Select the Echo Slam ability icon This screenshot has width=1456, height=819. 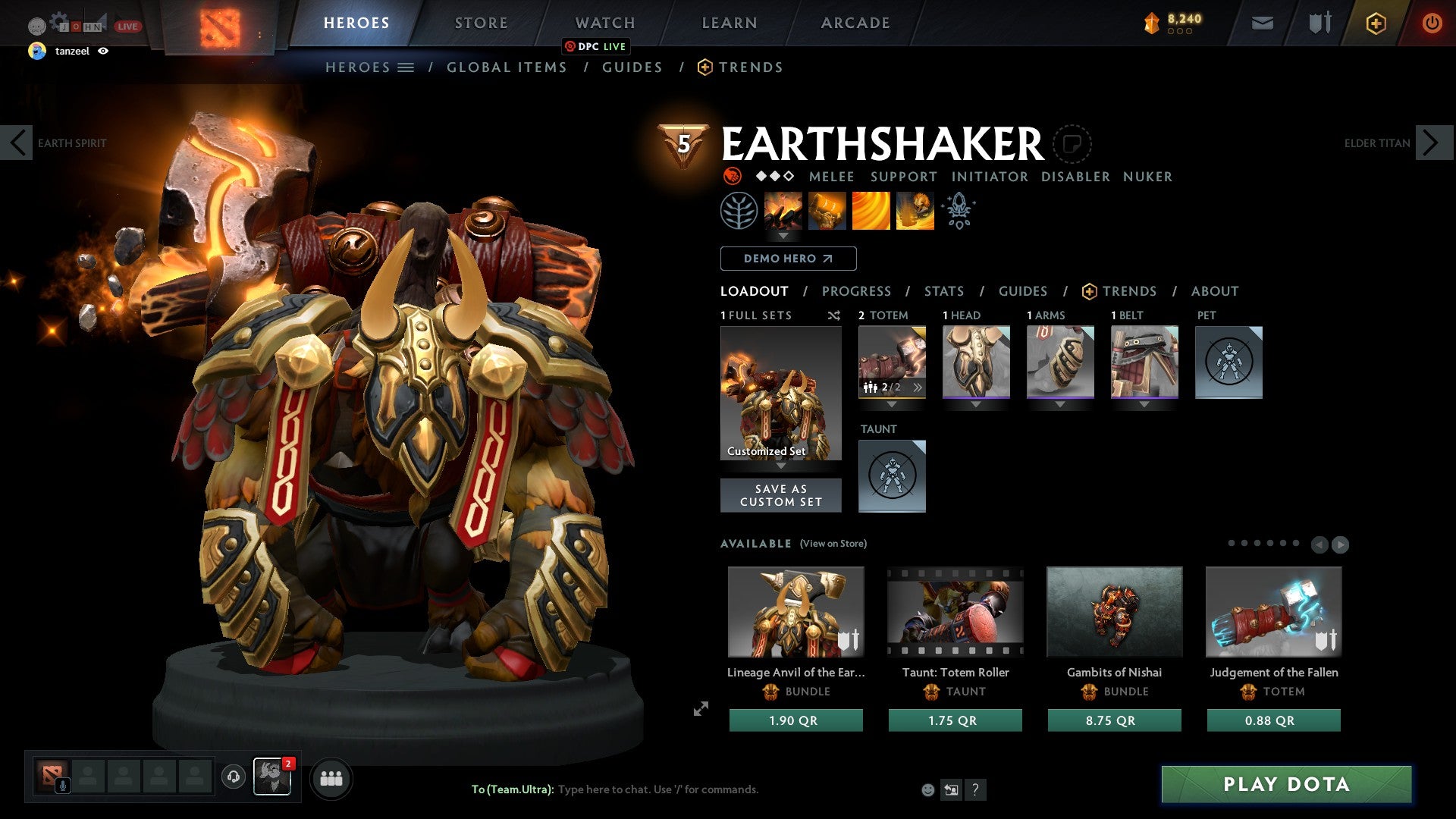click(x=915, y=211)
